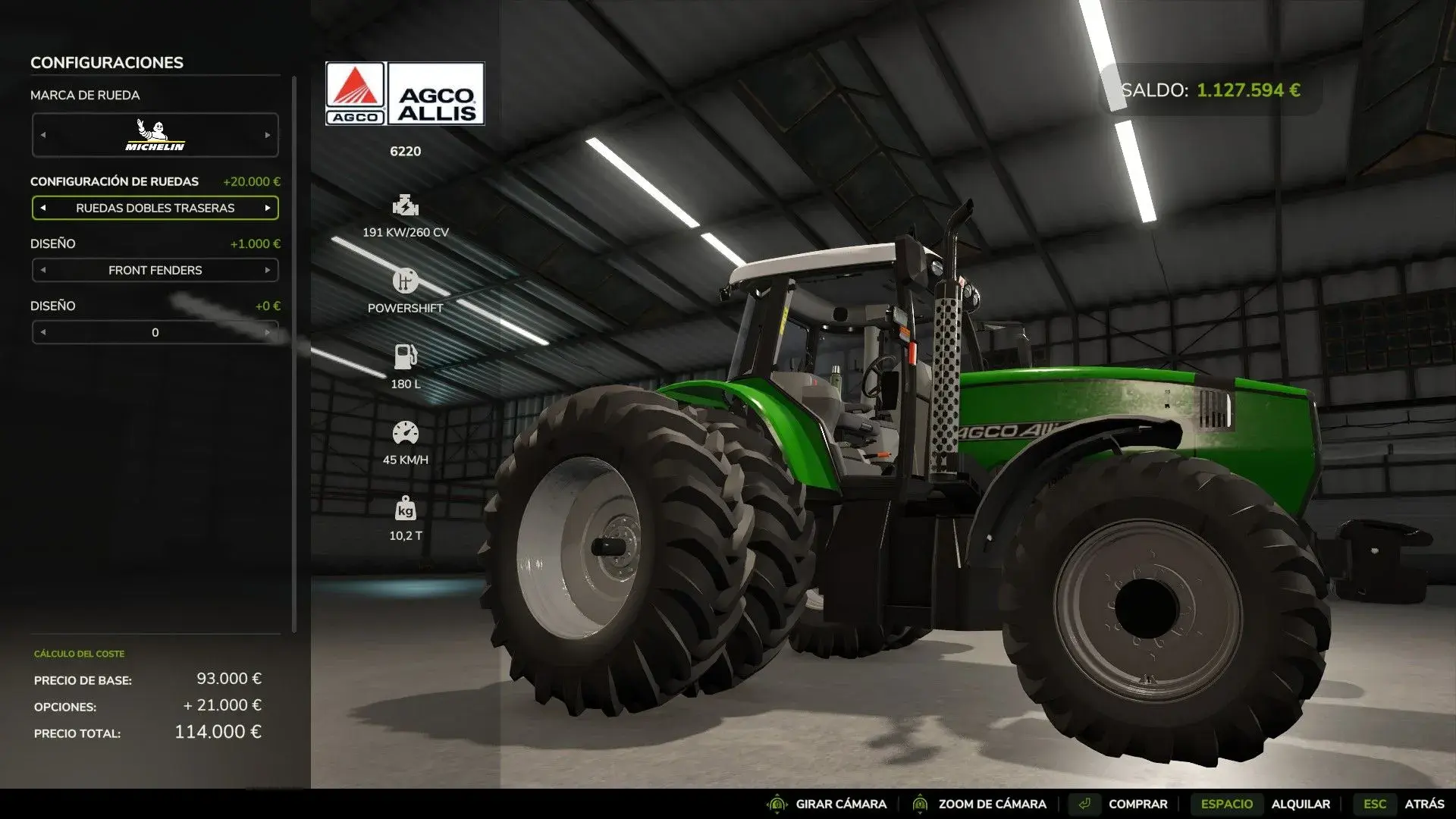Image resolution: width=1456 pixels, height=819 pixels.
Task: Click the engine power spec icon
Action: [406, 206]
